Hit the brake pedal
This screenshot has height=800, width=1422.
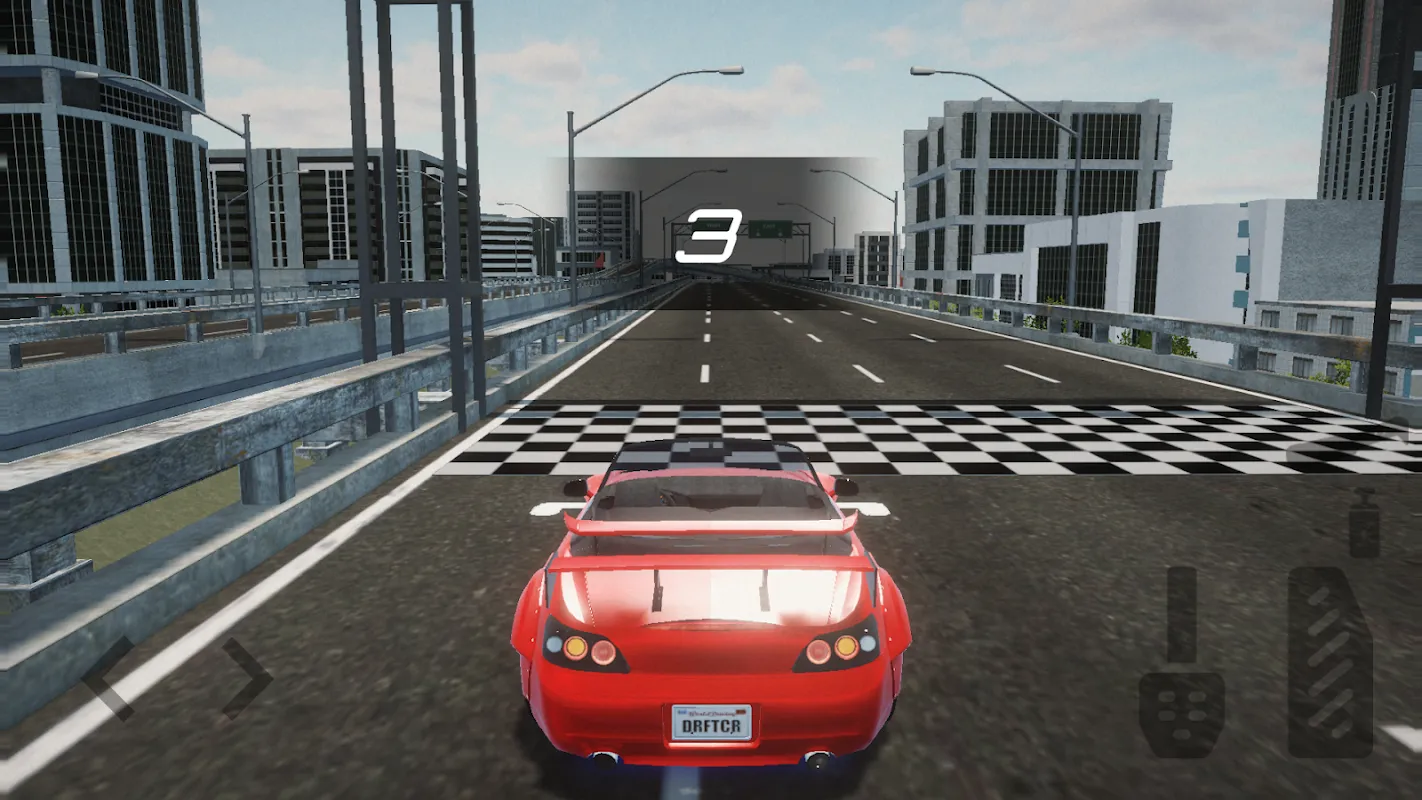pos(1182,665)
